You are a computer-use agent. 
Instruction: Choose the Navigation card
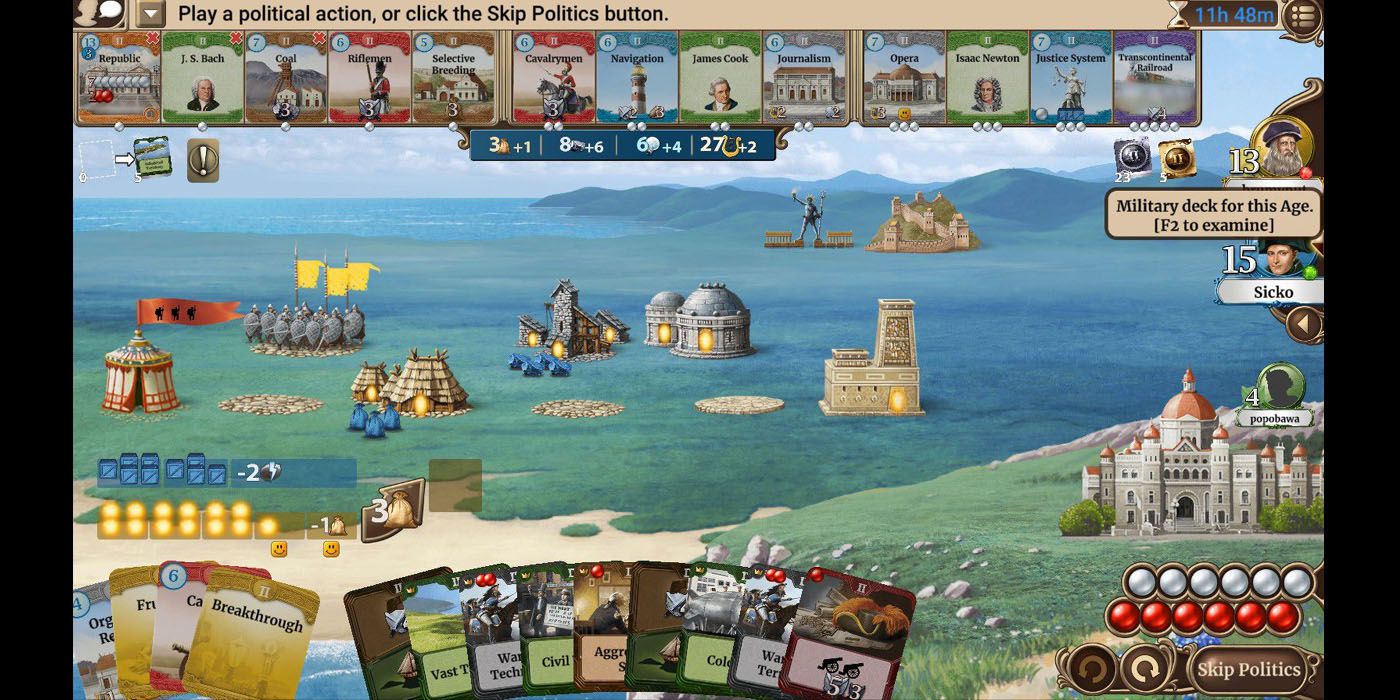pyautogui.click(x=637, y=78)
